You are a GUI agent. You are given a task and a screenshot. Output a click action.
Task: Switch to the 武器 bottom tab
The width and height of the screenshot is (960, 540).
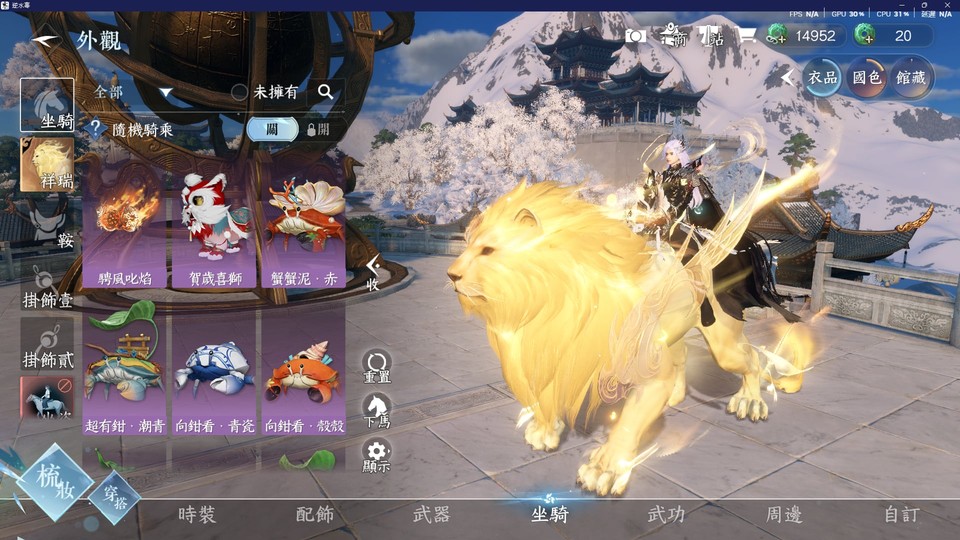(432, 514)
